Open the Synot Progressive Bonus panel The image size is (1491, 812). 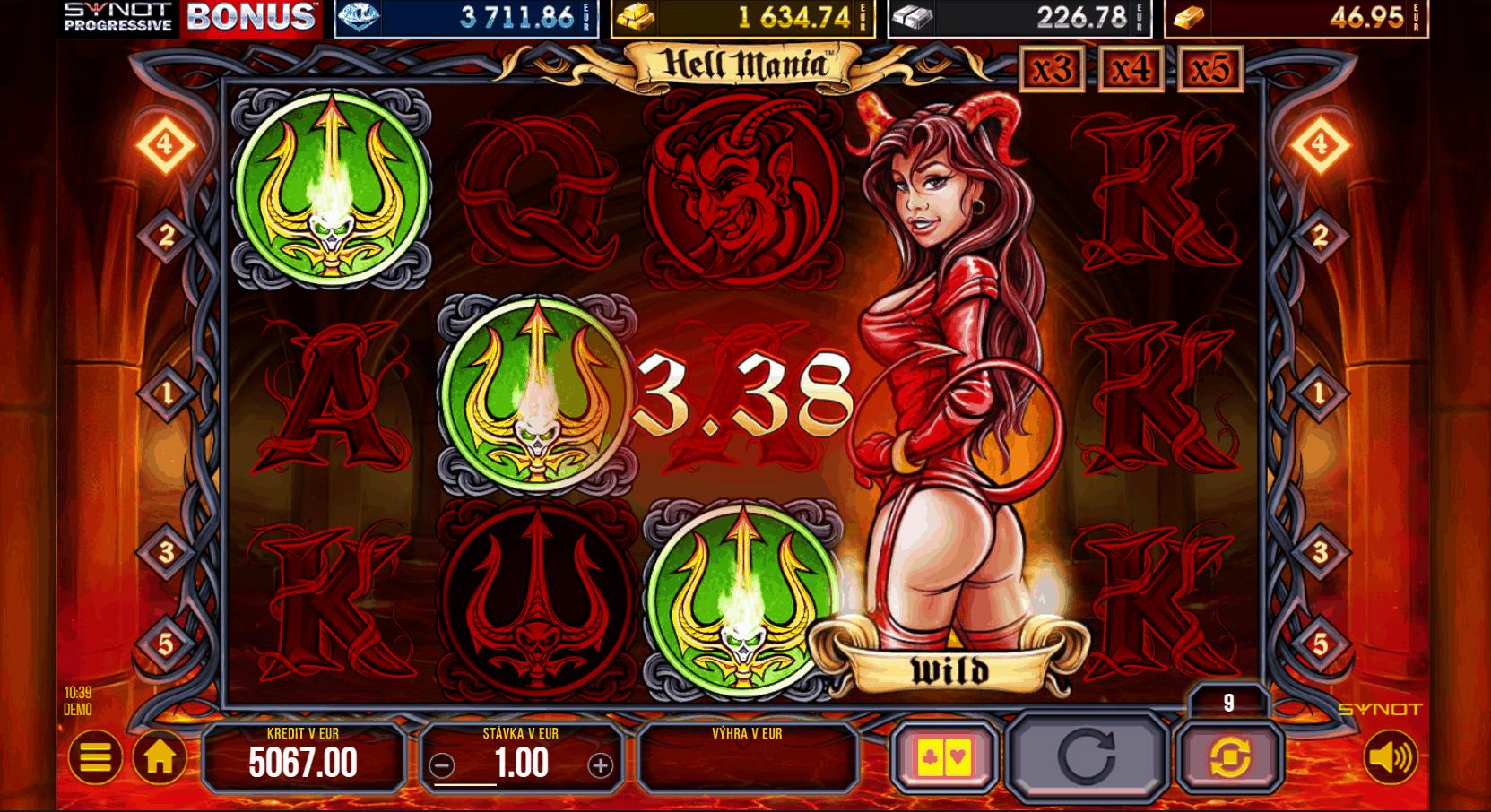(x=191, y=18)
